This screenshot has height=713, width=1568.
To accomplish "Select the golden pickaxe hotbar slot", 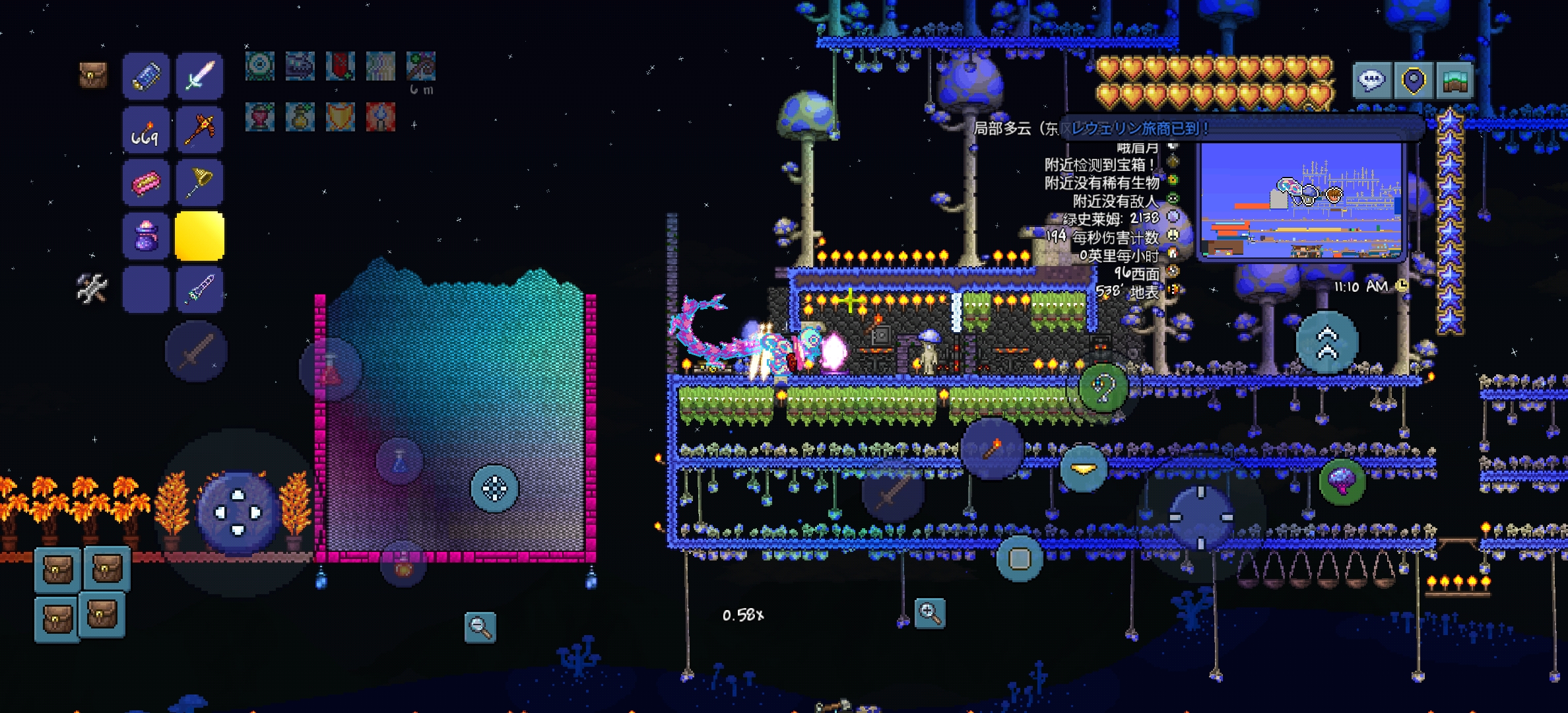I will 199,130.
